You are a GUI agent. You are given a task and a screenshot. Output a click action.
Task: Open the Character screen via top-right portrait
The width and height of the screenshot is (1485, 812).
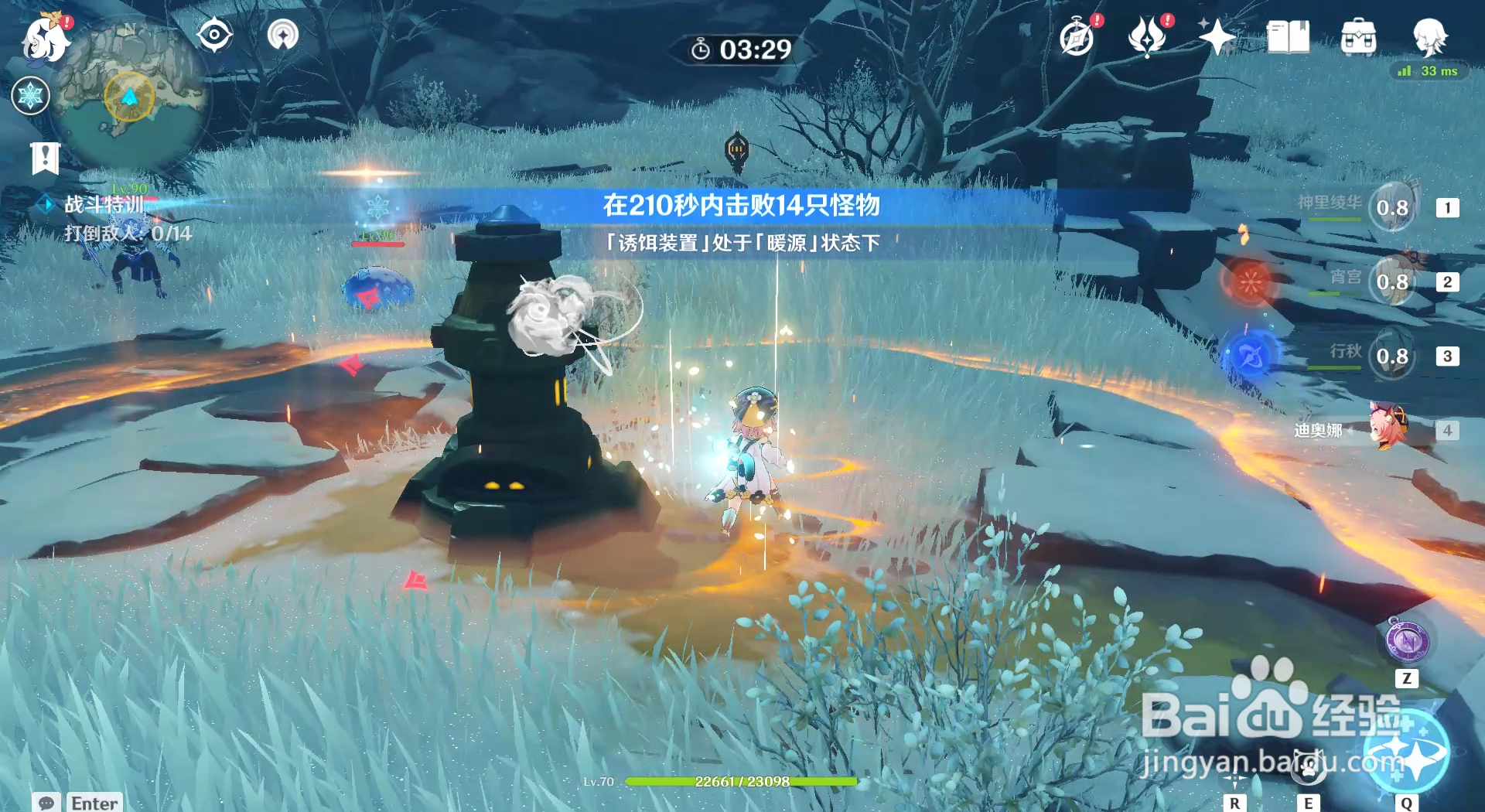[1432, 37]
